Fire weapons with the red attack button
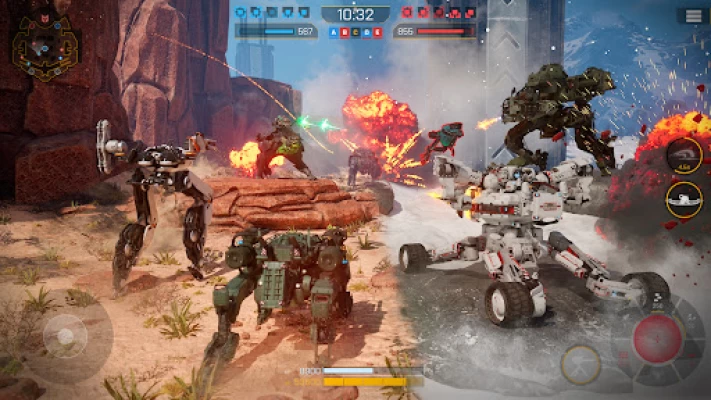The image size is (711, 400). [x=657, y=337]
